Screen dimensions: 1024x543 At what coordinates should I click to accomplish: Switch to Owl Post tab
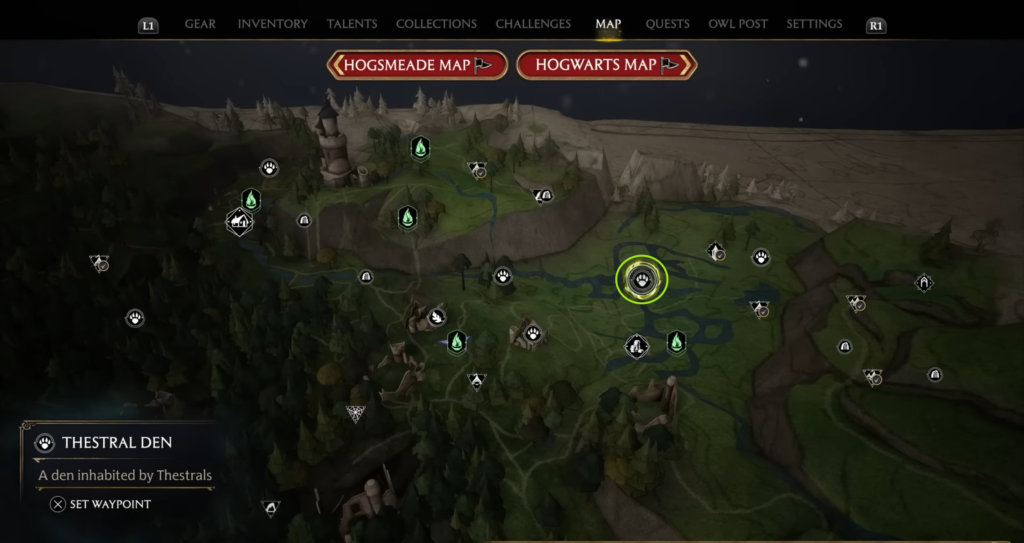pyautogui.click(x=736, y=24)
